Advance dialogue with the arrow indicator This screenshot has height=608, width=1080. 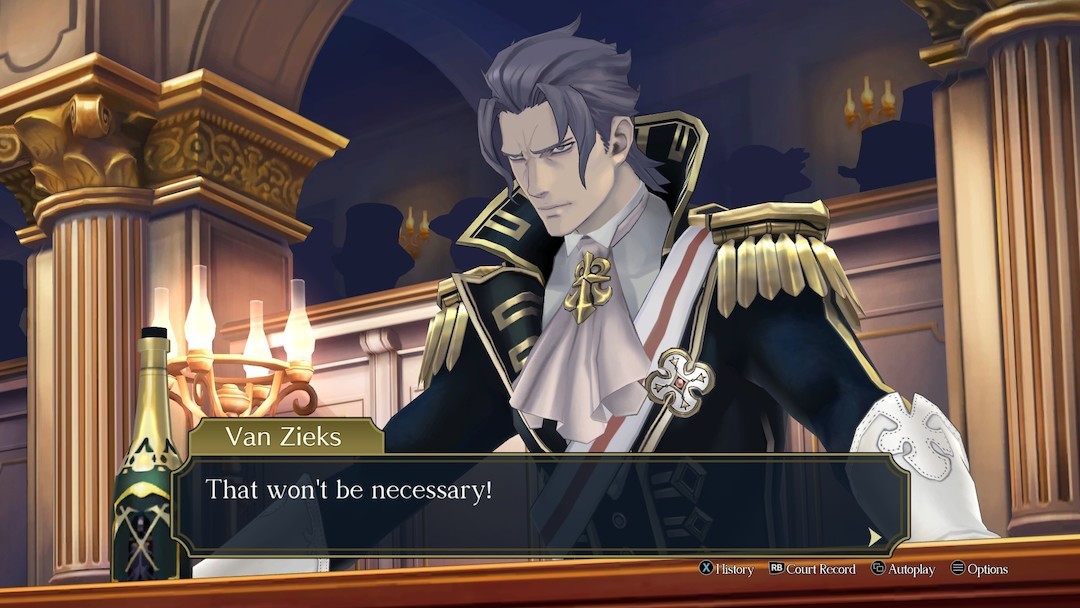(x=875, y=537)
